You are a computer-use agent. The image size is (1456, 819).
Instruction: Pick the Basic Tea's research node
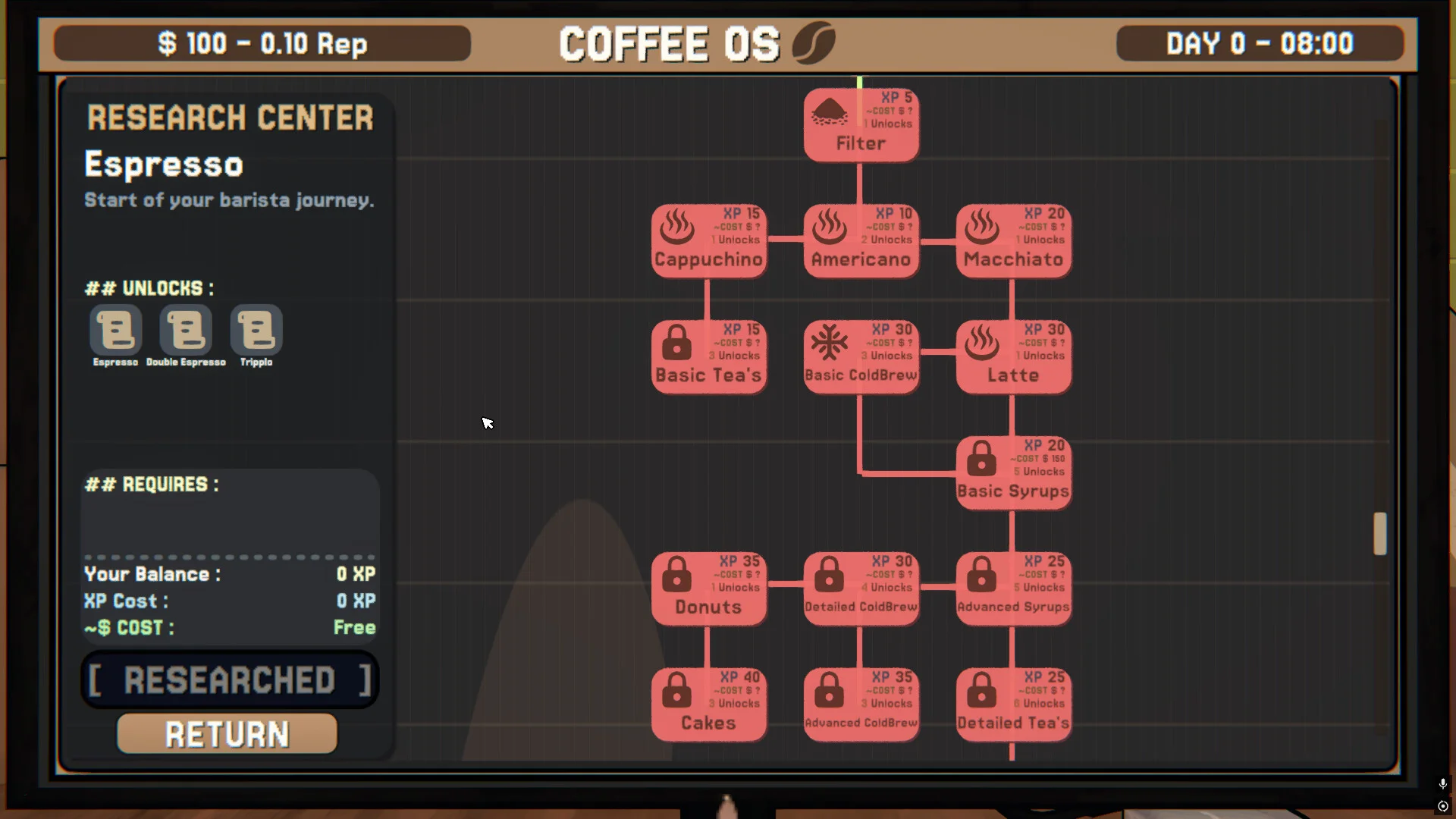point(708,357)
